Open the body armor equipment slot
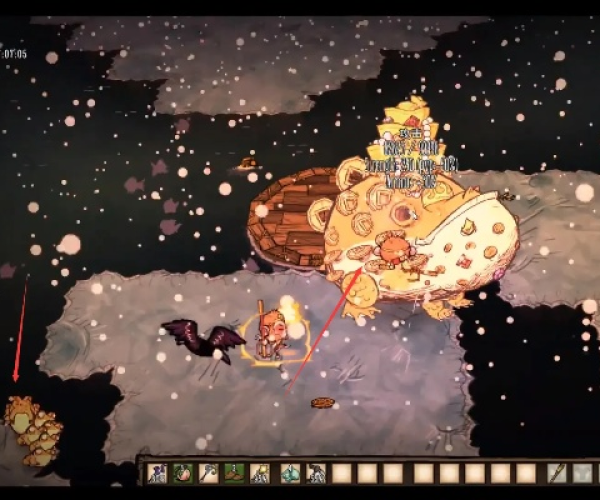 click(585, 473)
